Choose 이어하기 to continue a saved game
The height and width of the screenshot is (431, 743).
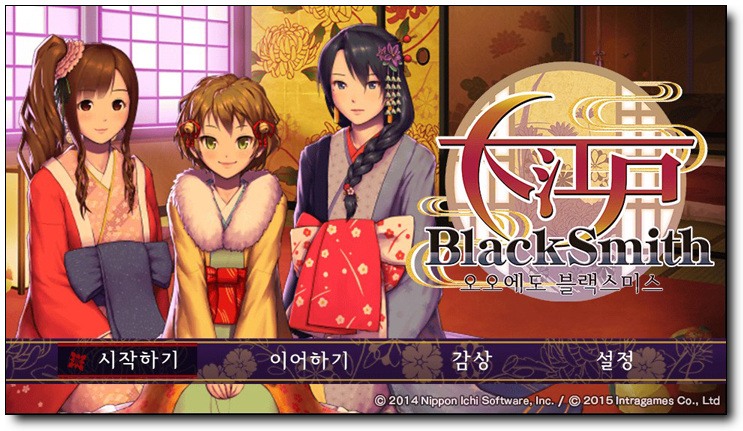(x=309, y=361)
